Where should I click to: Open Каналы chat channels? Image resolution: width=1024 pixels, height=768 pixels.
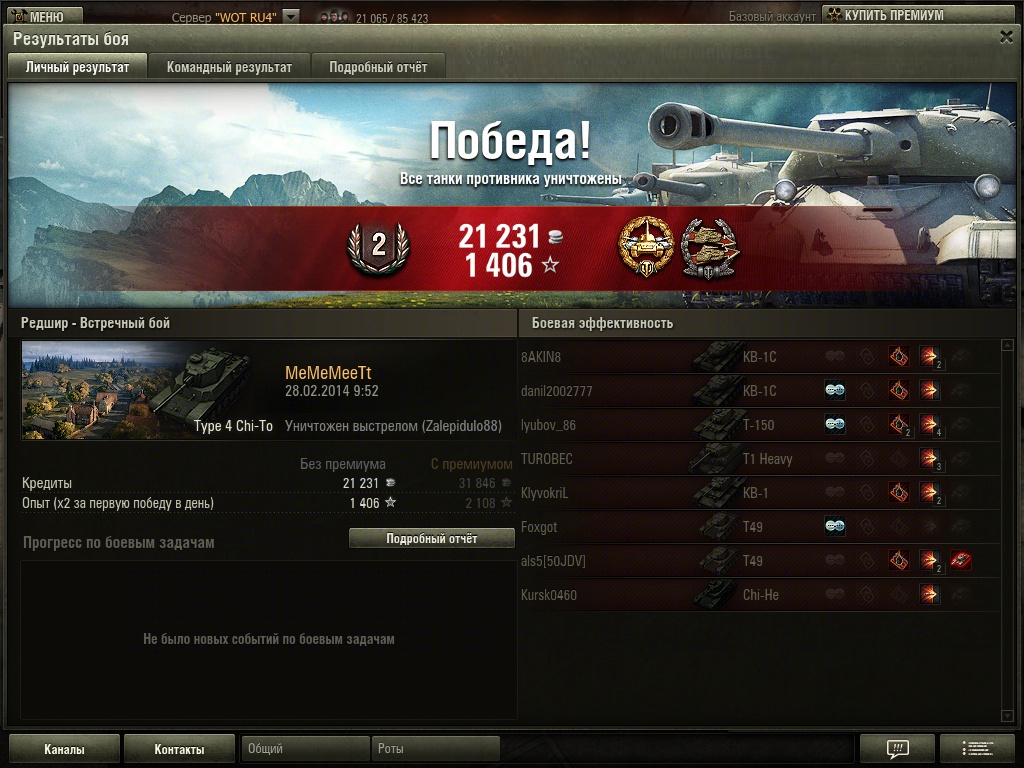[64, 749]
